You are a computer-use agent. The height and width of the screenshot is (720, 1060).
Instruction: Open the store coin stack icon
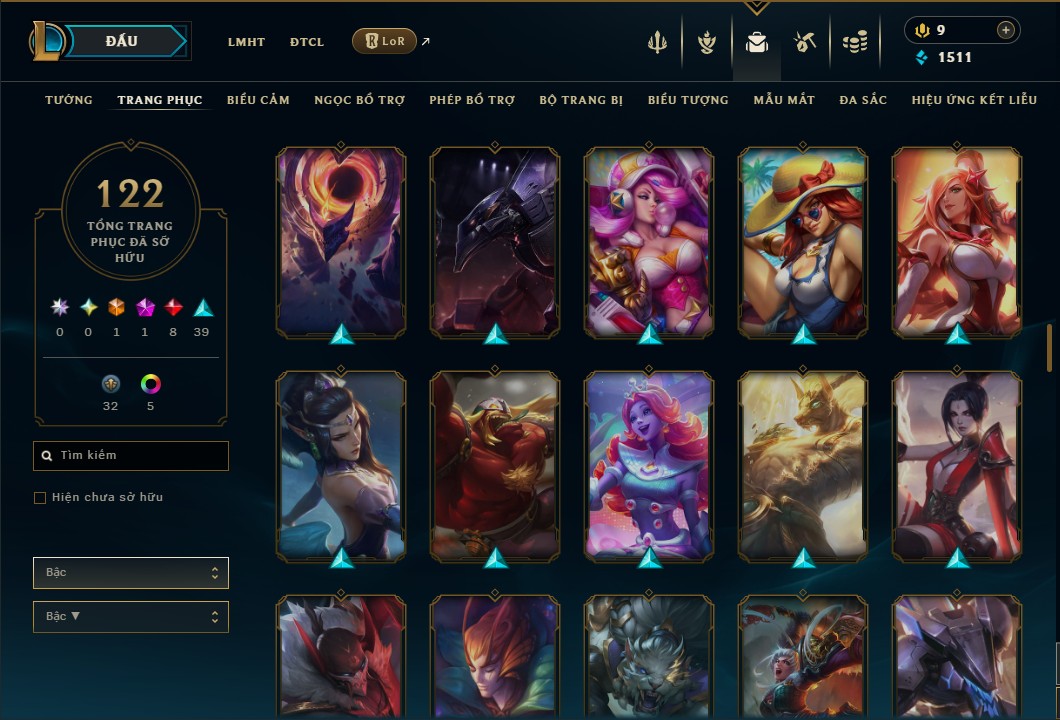click(x=854, y=42)
